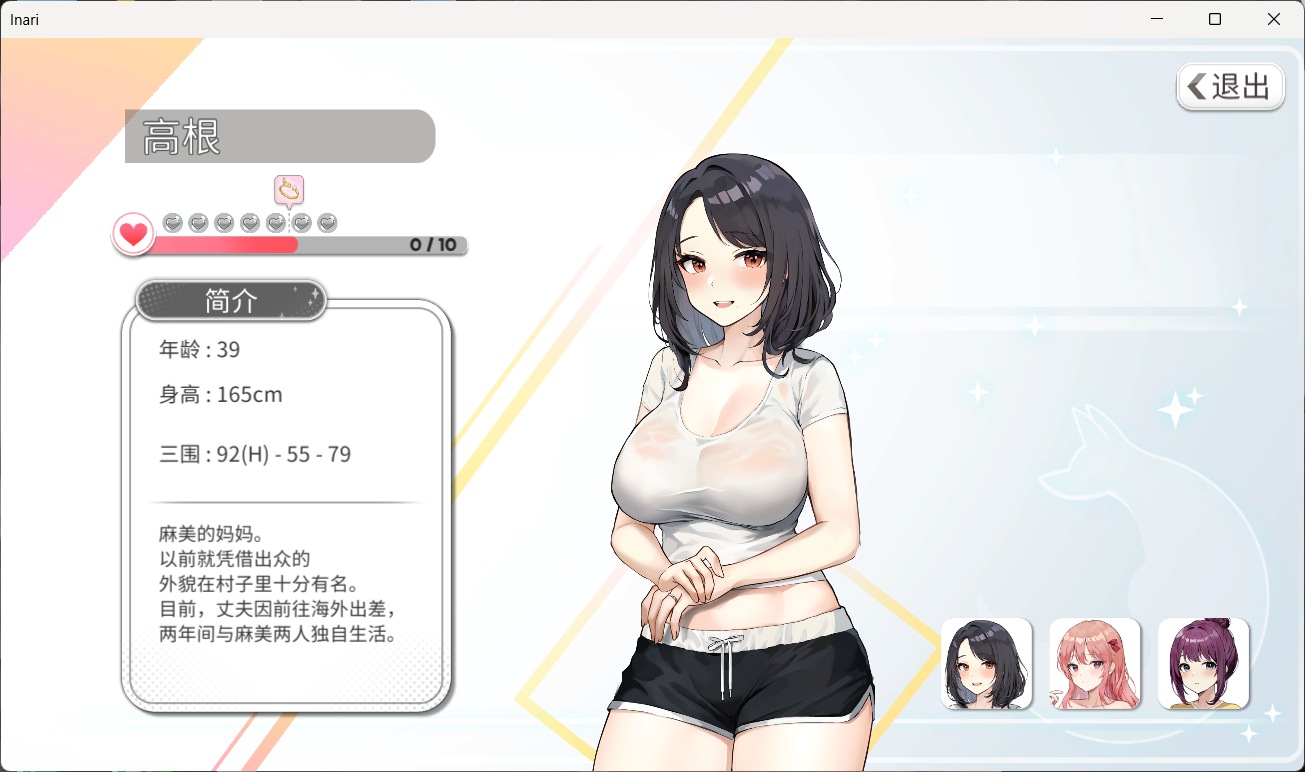The image size is (1305, 772).
Task: Select the purple-haired character portrait thumbnail
Action: [x=1203, y=664]
